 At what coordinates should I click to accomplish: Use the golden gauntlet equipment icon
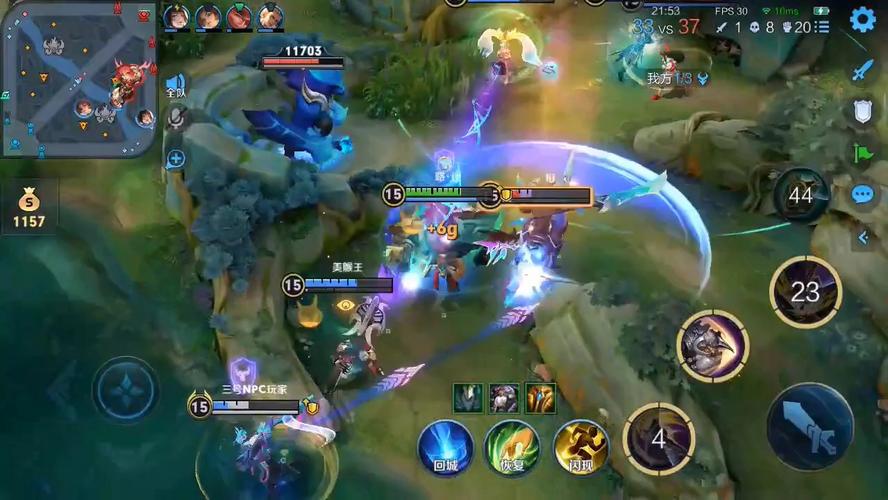[x=541, y=397]
